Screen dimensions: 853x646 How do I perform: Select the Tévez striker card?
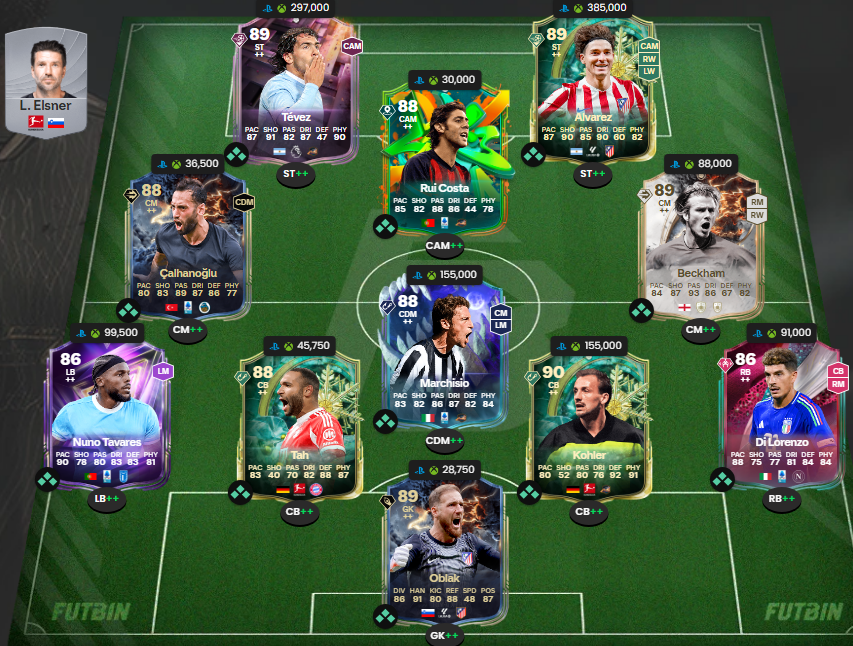click(x=296, y=90)
